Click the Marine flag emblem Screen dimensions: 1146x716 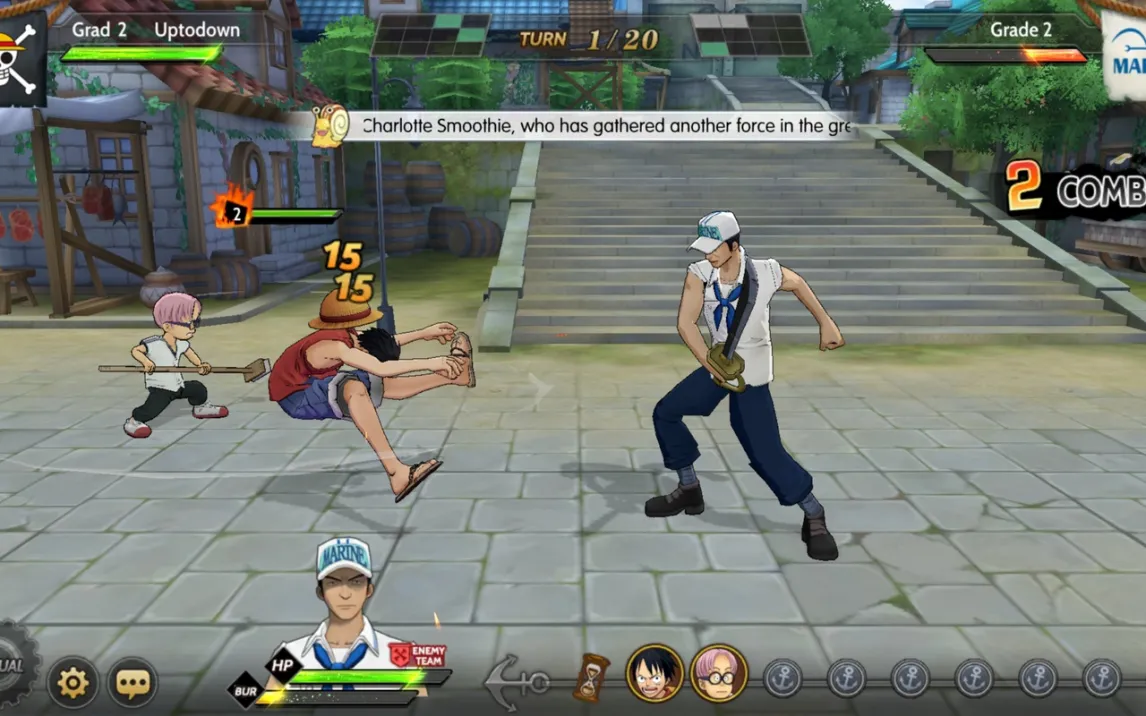pyautogui.click(x=1125, y=56)
